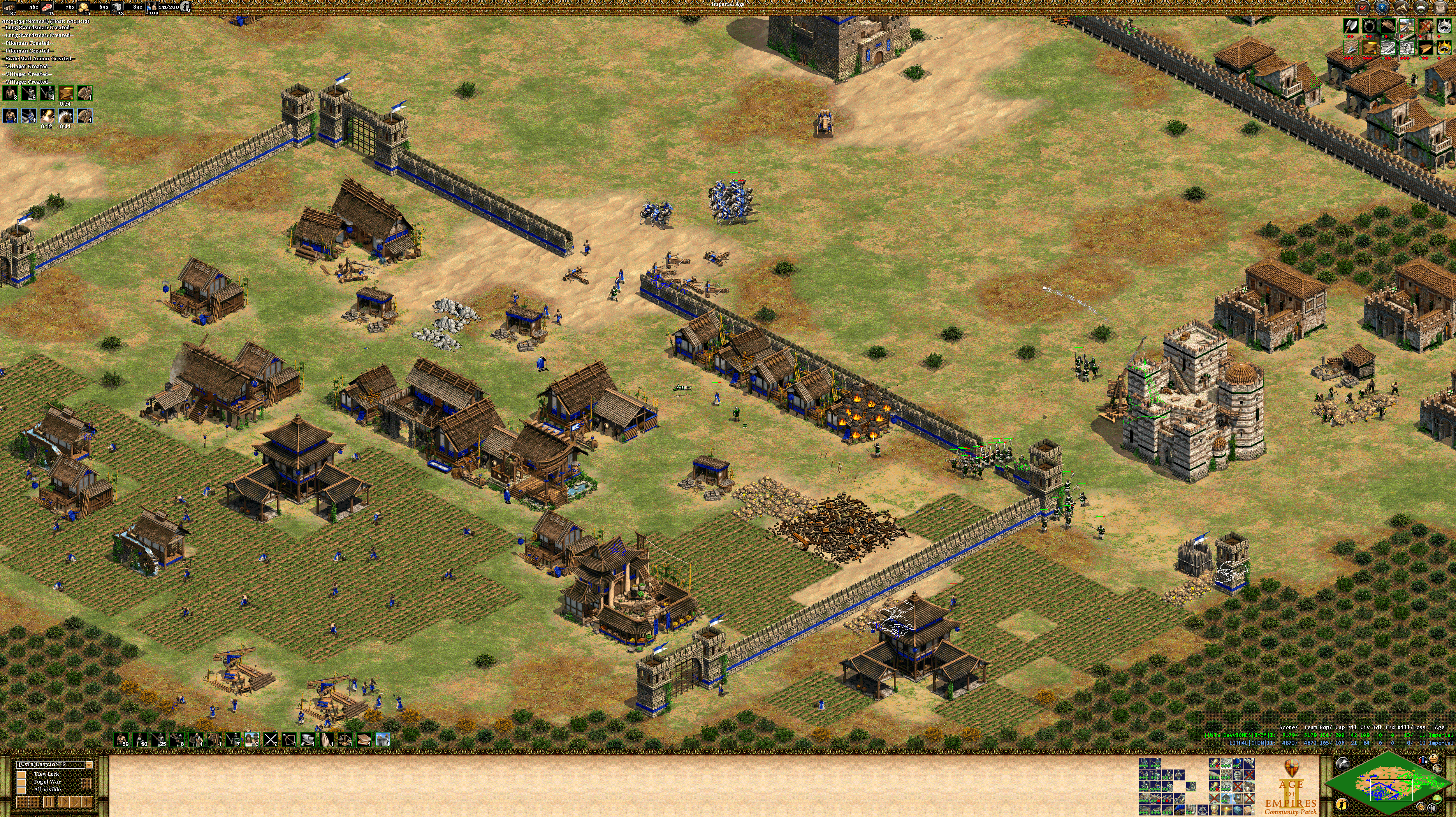Enable the All Visible checkbox

coord(22,790)
